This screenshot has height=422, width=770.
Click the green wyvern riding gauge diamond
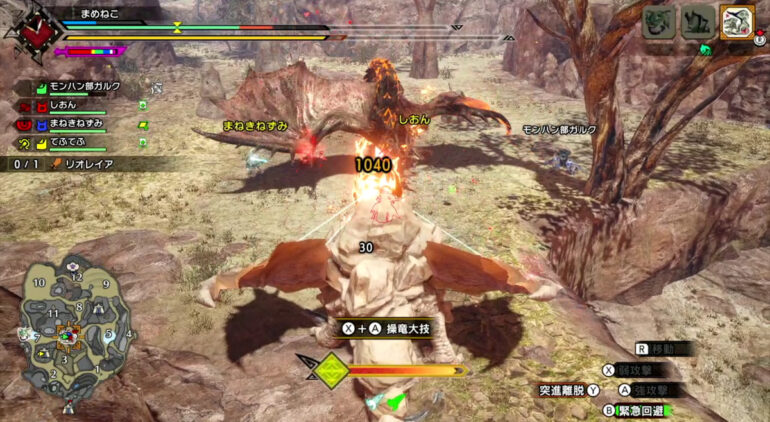331,371
